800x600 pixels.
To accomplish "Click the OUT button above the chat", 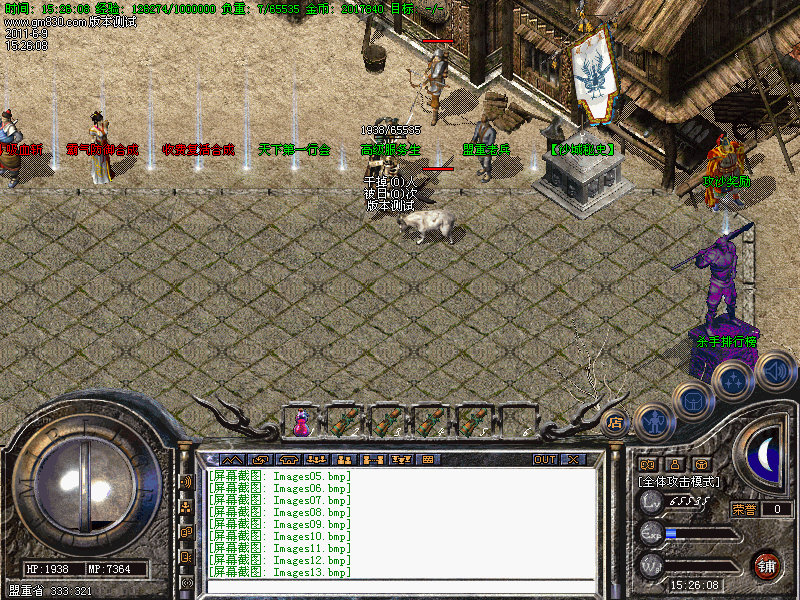I will (545, 459).
